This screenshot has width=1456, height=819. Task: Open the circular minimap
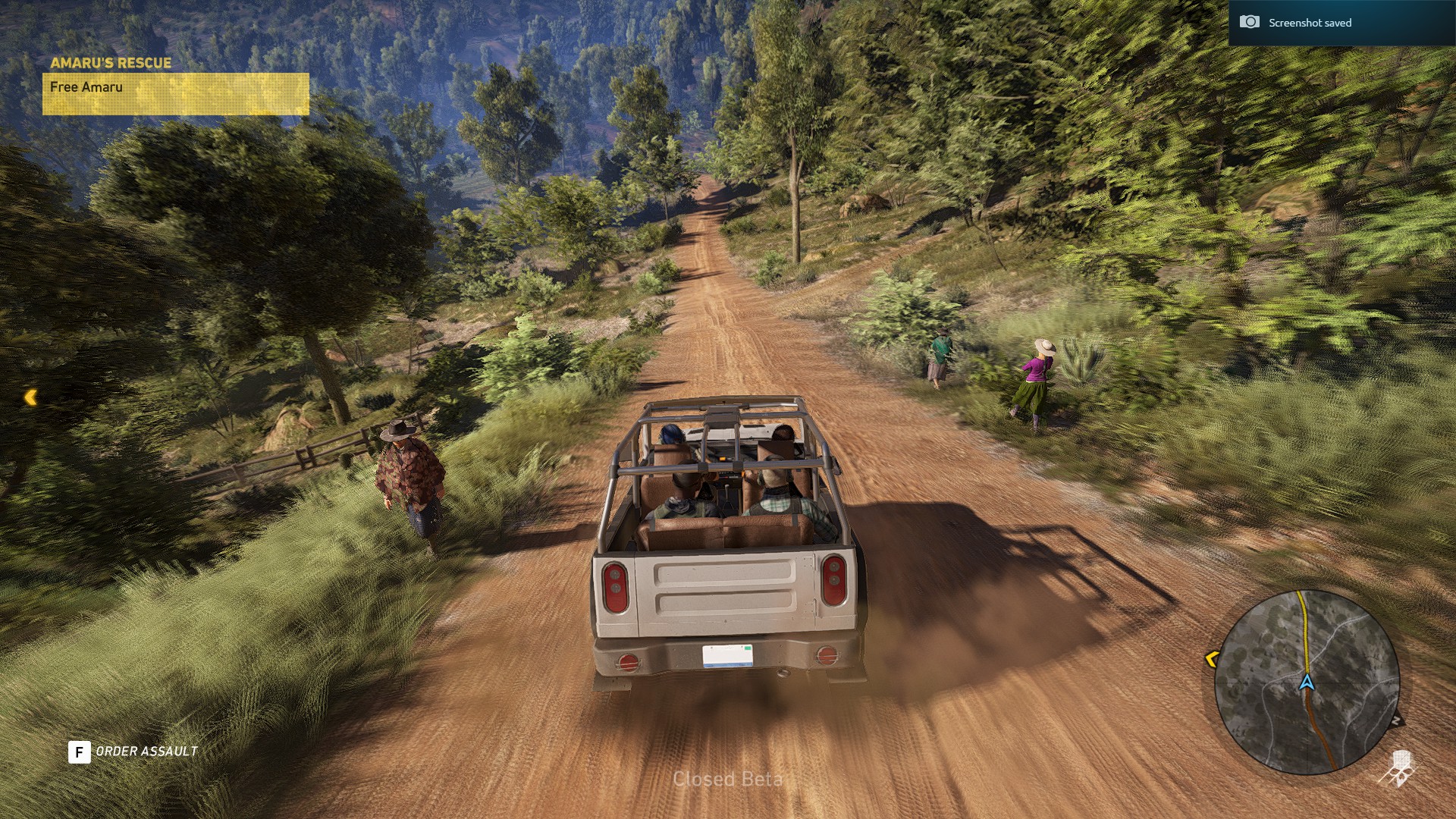1307,682
